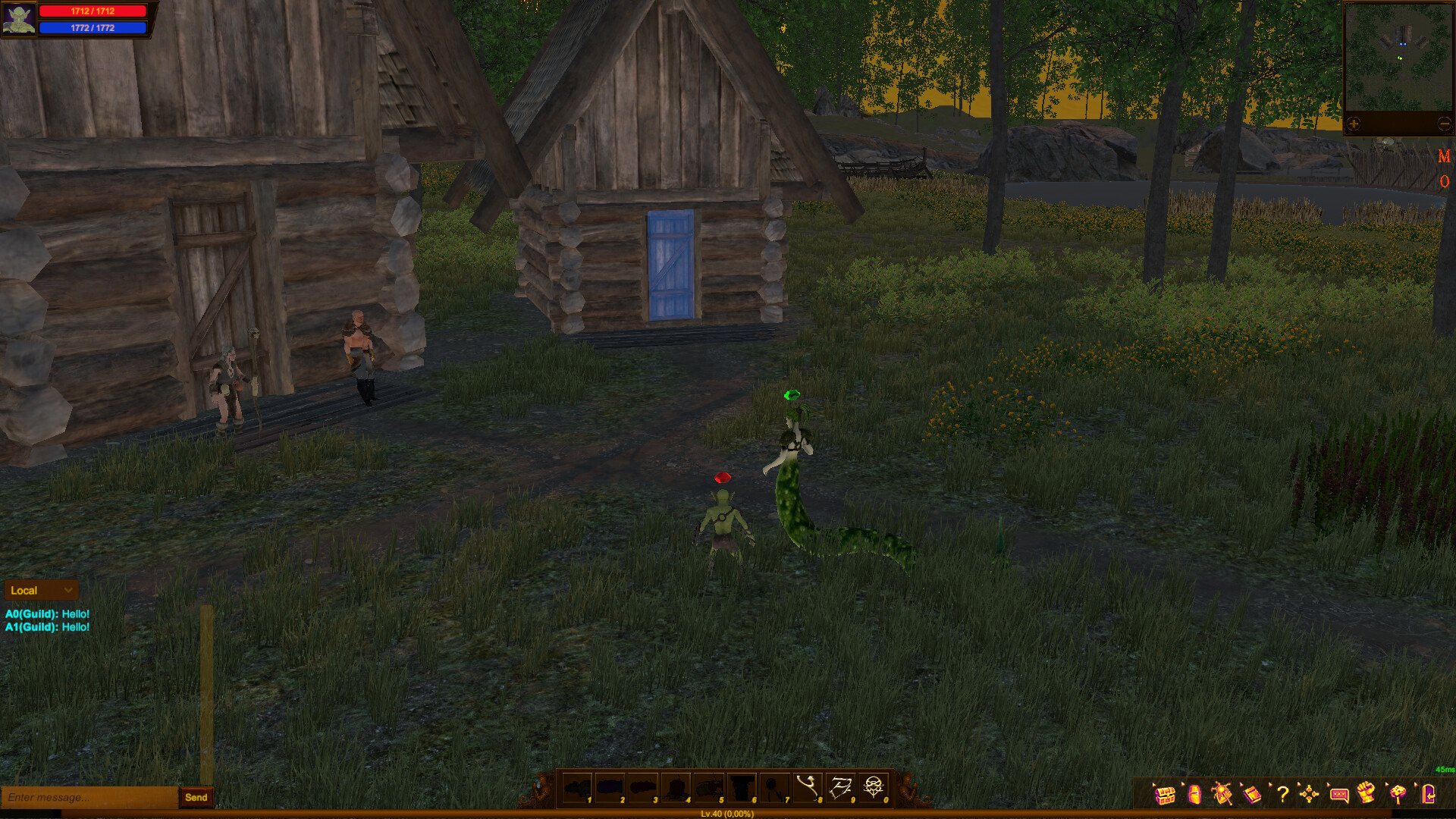The height and width of the screenshot is (819, 1456).
Task: Open the equipment helmet icon
Action: (x=1194, y=795)
